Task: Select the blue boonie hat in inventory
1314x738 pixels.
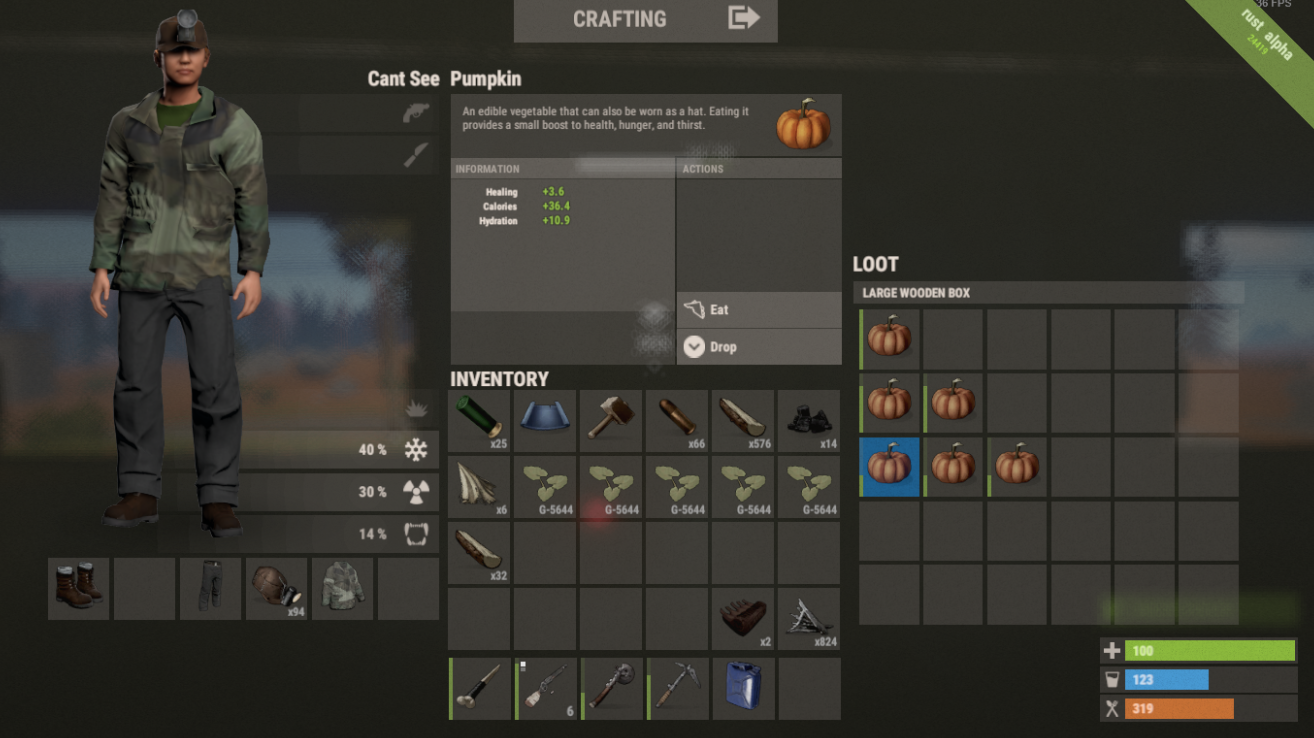Action: (x=545, y=421)
